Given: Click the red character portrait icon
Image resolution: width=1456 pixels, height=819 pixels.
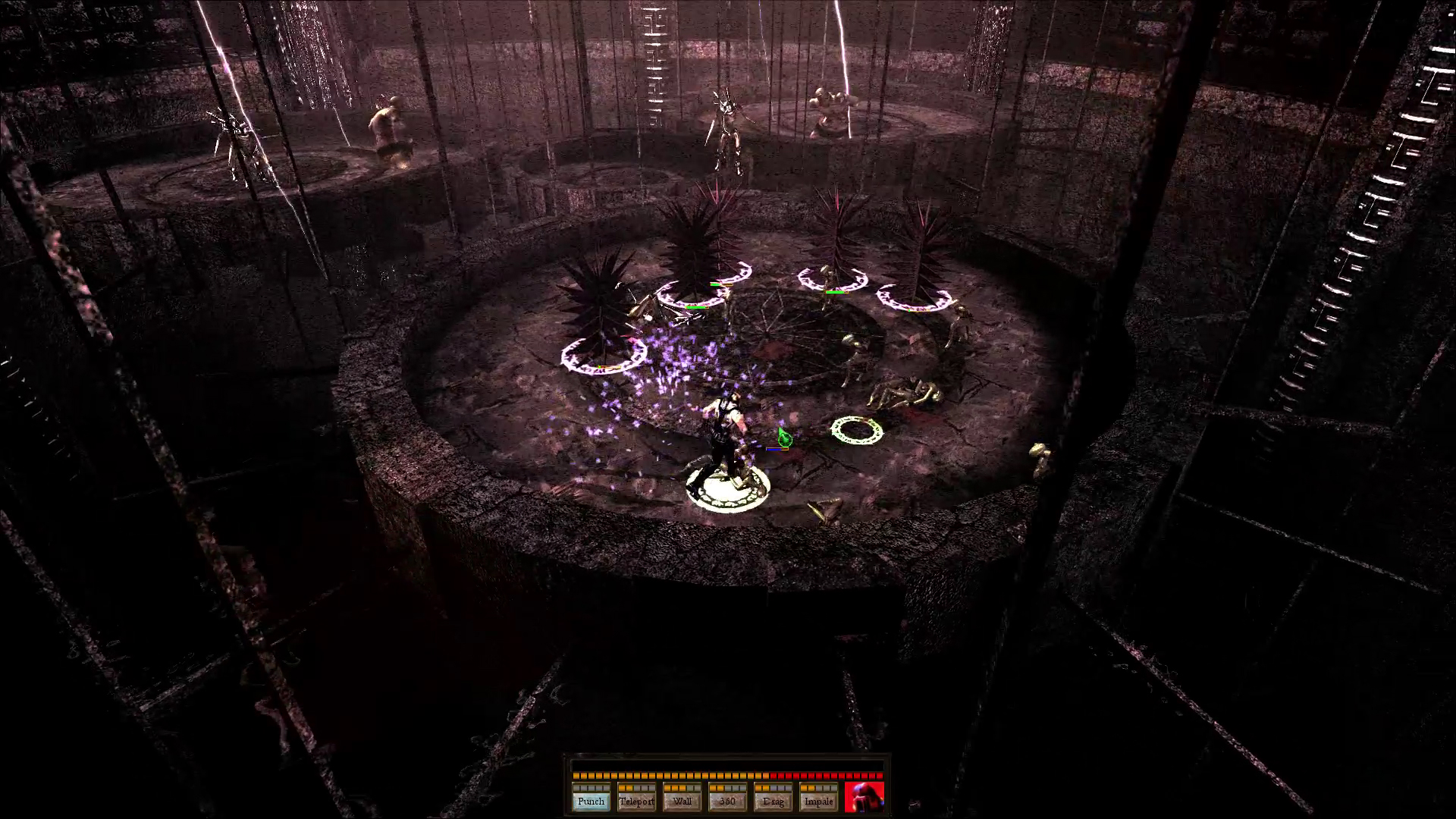Looking at the screenshot, I should tap(863, 796).
